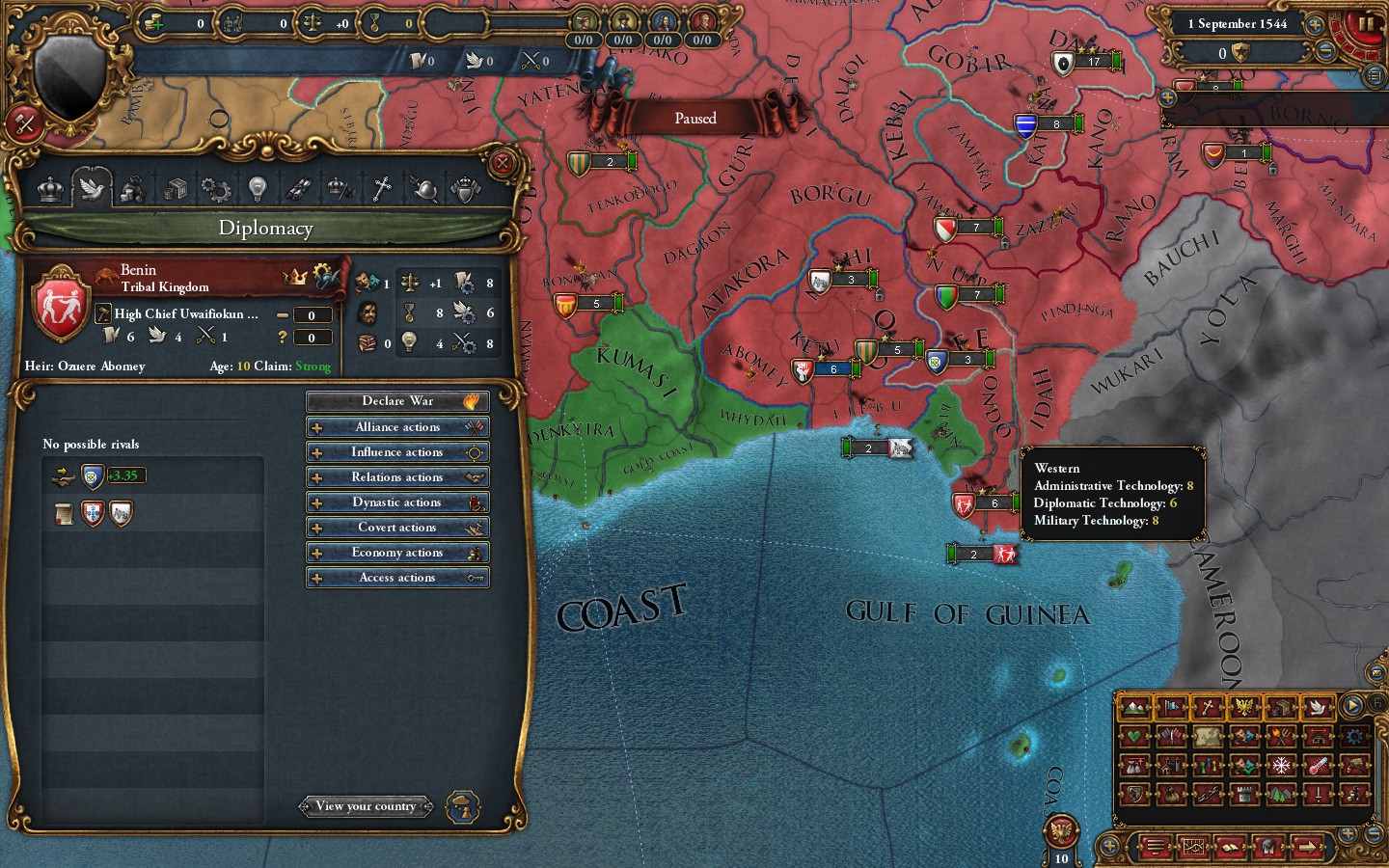
Task: Unpause the game via the Paused banner
Action: click(694, 118)
